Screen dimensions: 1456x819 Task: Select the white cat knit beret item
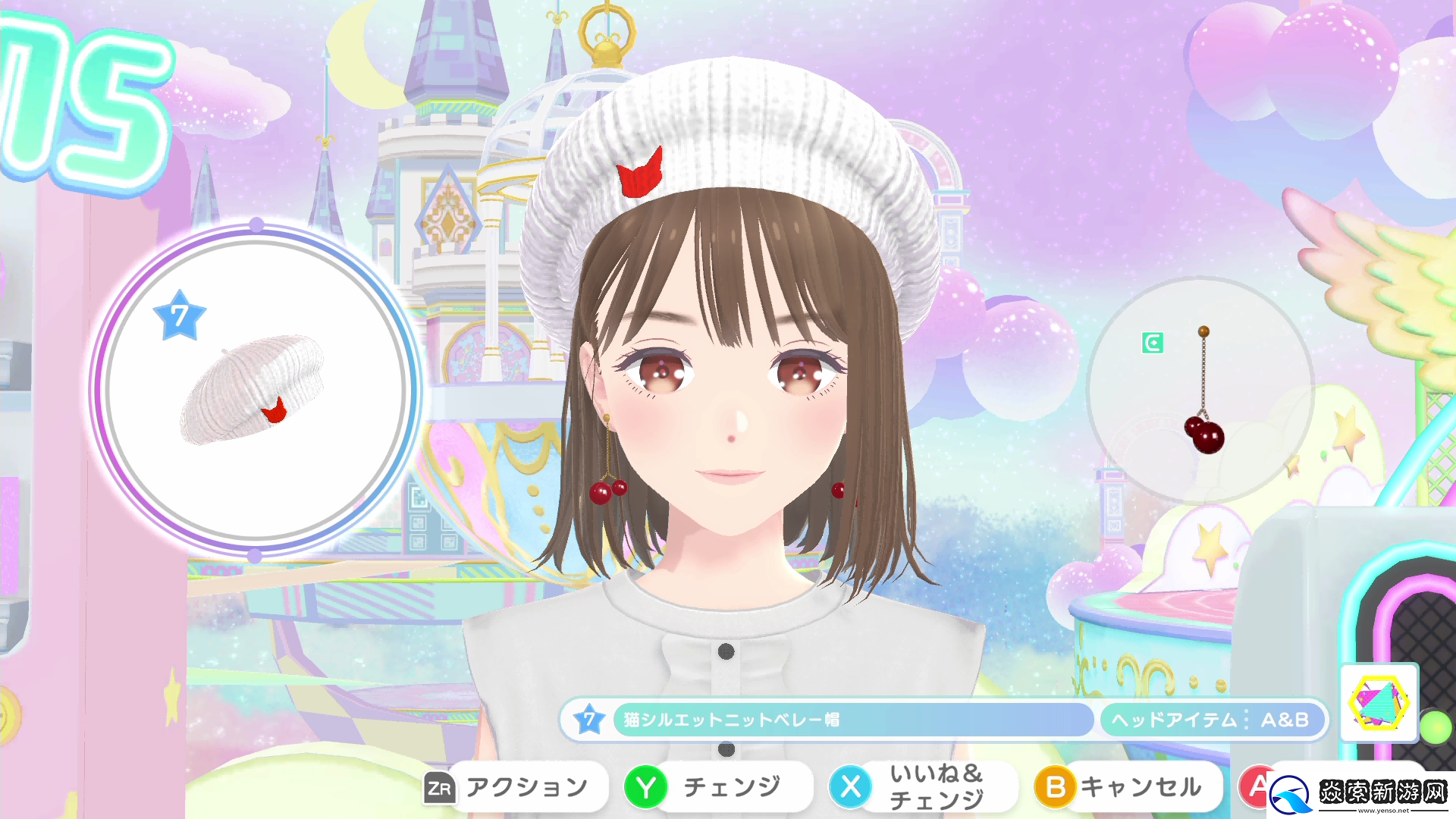click(255, 390)
